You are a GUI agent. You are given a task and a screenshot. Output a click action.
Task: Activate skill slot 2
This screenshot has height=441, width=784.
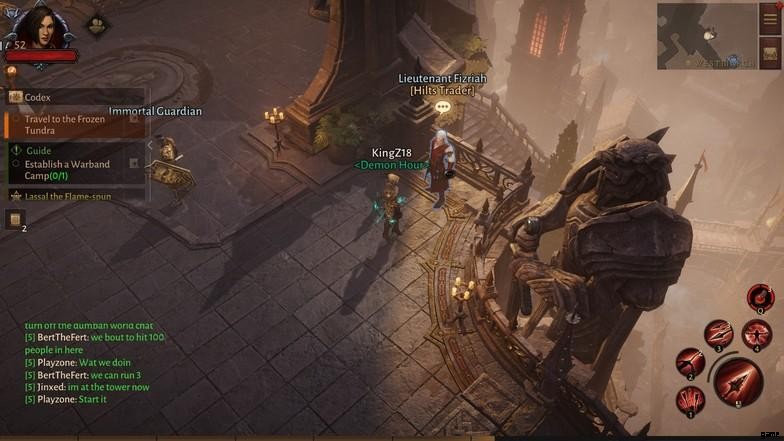(689, 363)
